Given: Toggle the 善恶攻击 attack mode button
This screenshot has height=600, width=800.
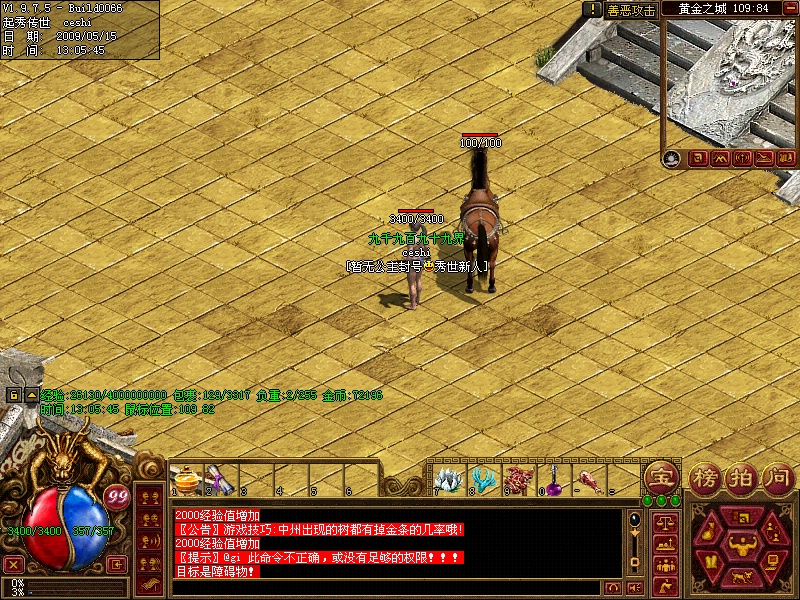Looking at the screenshot, I should pos(631,10).
